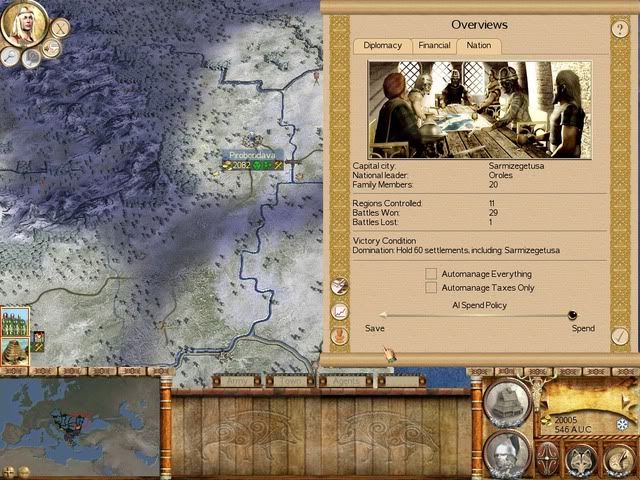Click the AI Spend Policy slider knob

[x=573, y=315]
